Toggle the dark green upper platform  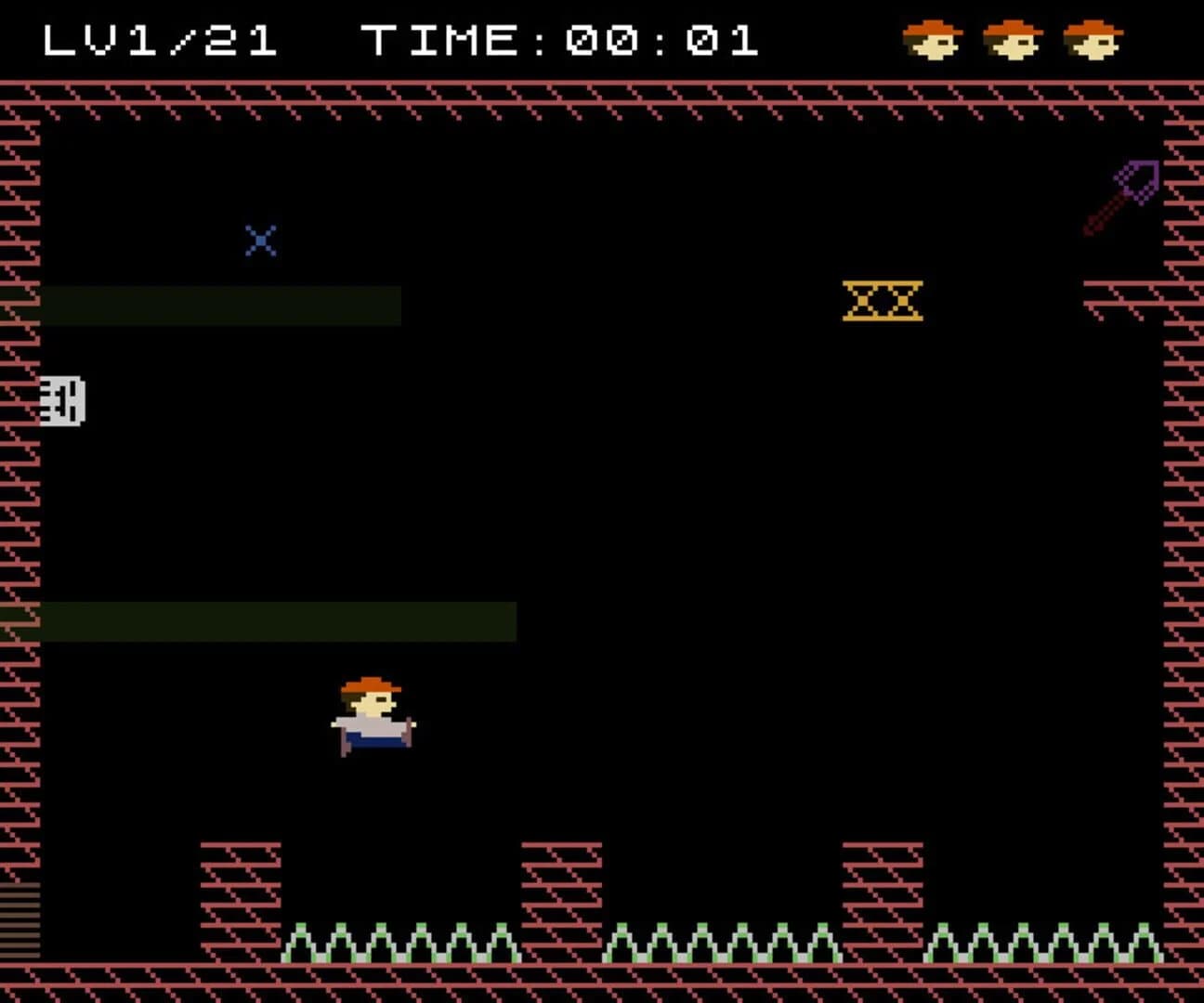click(x=223, y=305)
